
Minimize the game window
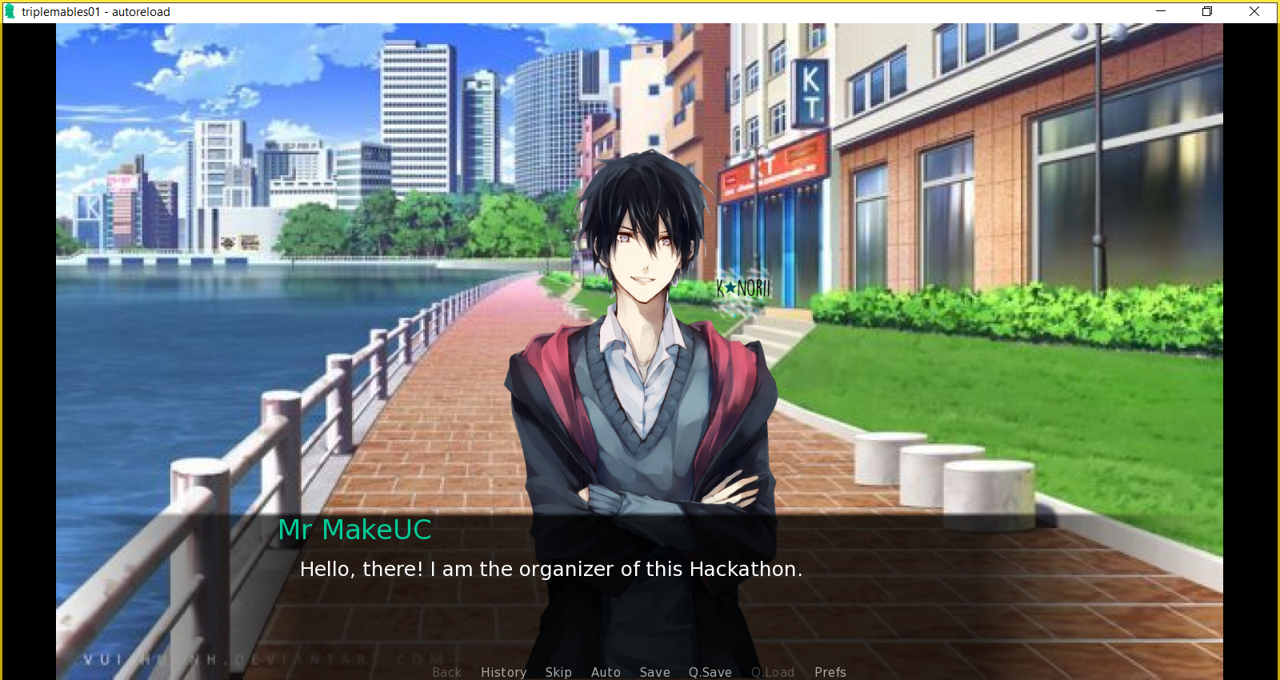pyautogui.click(x=1161, y=11)
